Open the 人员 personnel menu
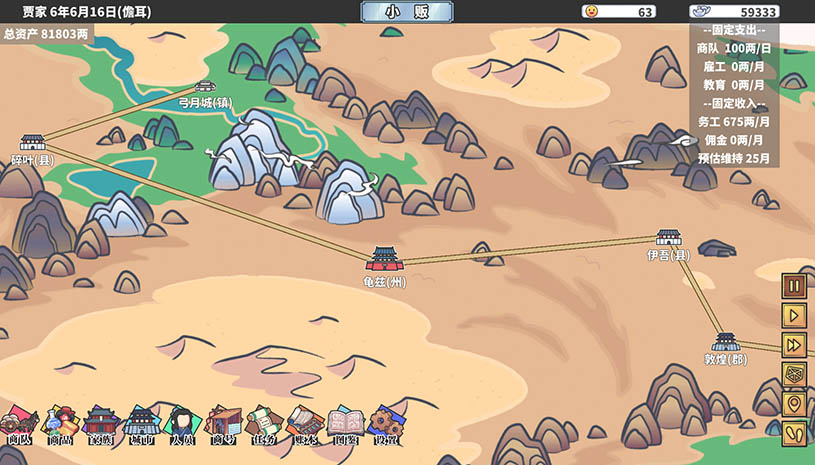Screen dimensions: 815x465 pos(182,425)
